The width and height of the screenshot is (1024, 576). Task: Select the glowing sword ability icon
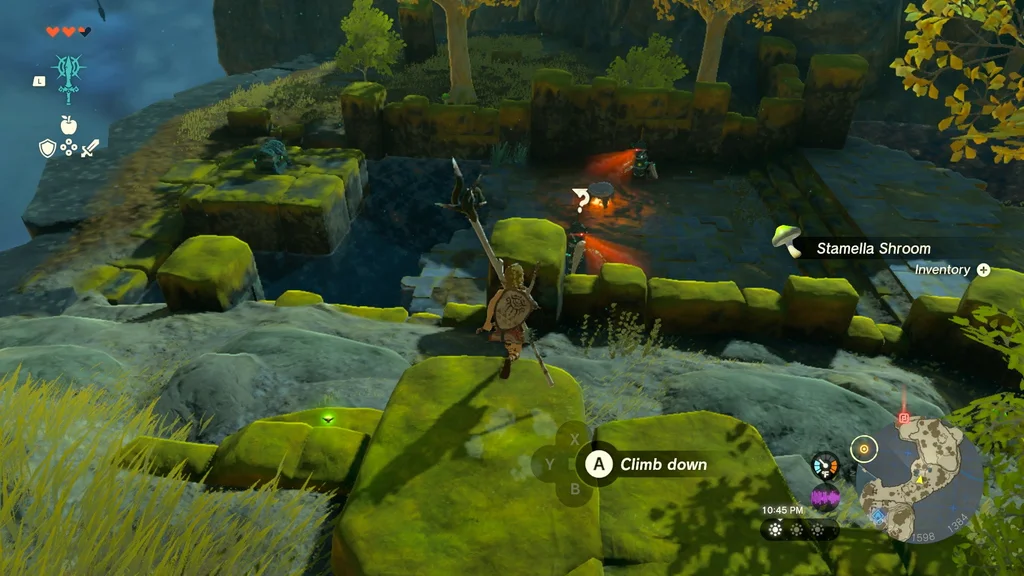pyautogui.click(x=69, y=75)
